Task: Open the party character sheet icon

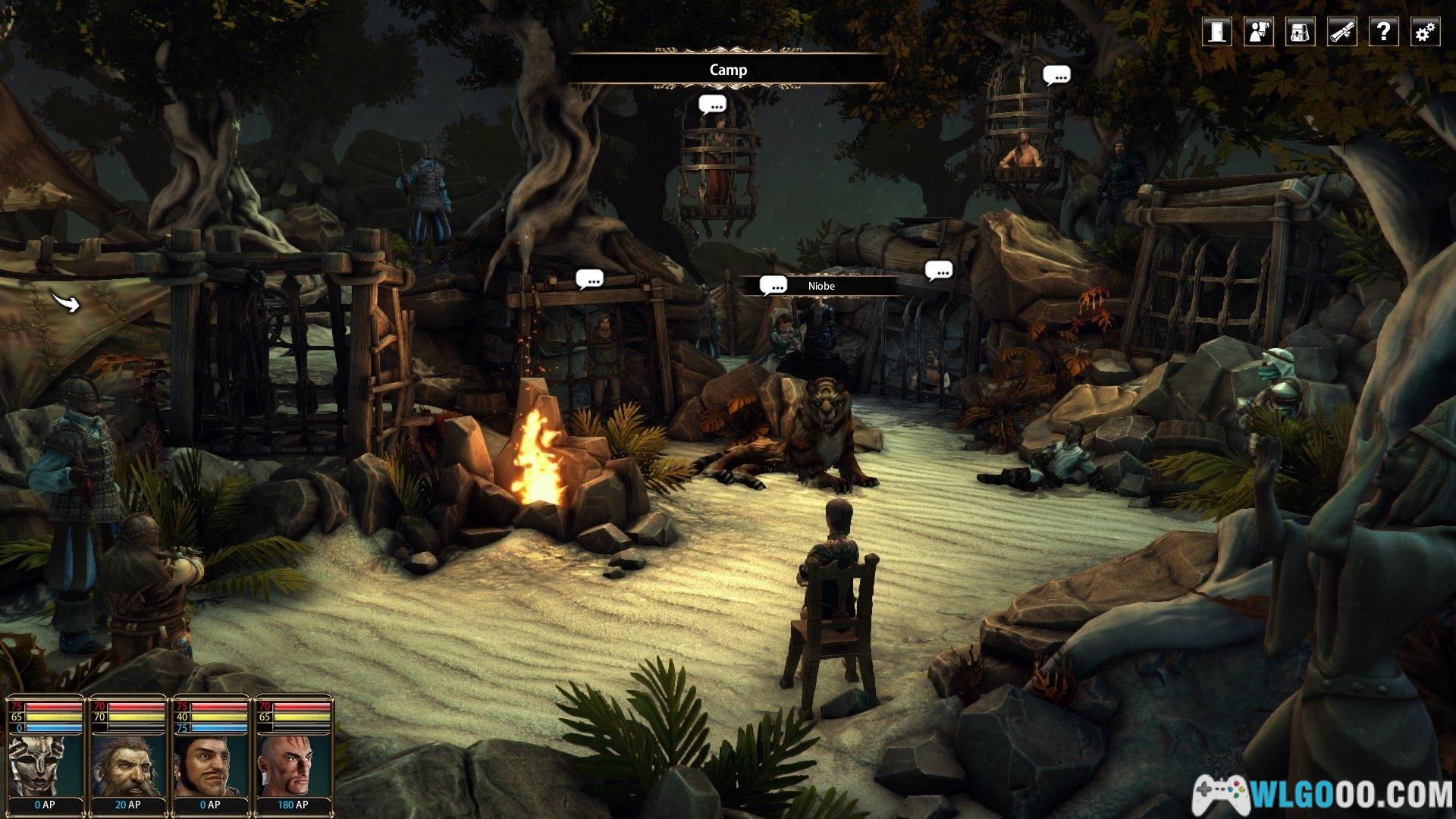Action: click(x=1259, y=32)
